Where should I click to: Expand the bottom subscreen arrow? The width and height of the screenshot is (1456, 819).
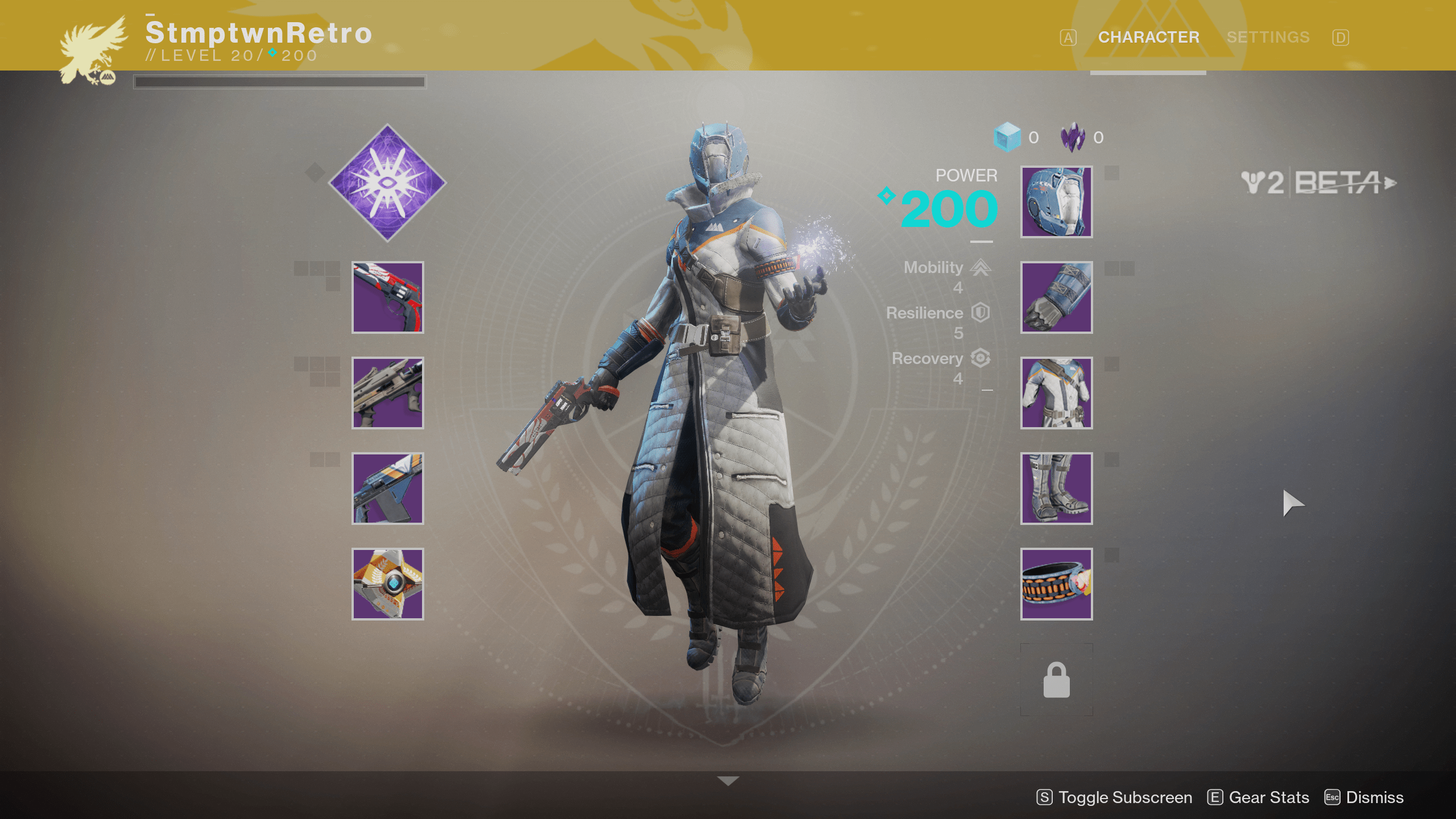728,781
